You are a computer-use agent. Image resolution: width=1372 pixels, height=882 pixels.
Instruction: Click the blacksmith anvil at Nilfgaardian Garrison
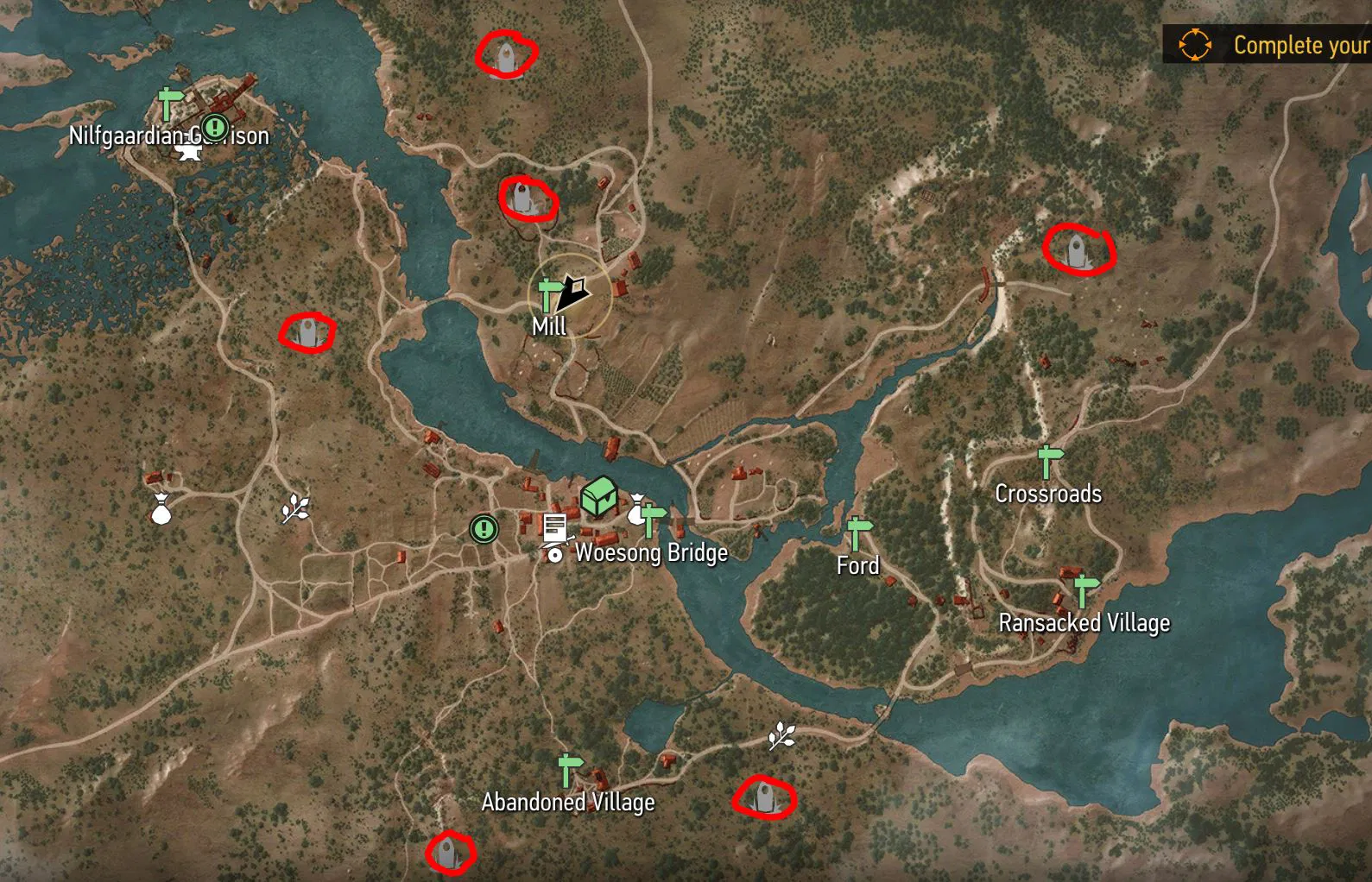coord(189,154)
